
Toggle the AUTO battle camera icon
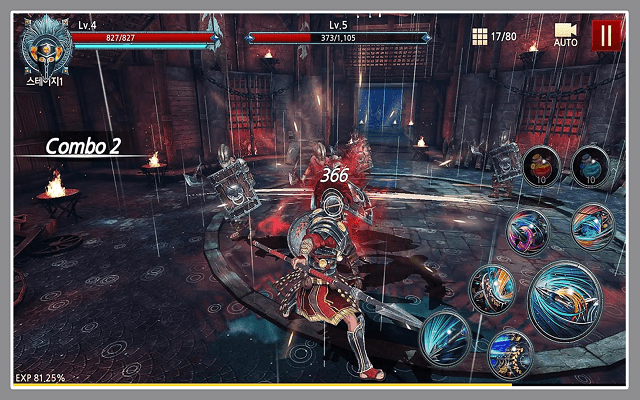click(x=566, y=33)
